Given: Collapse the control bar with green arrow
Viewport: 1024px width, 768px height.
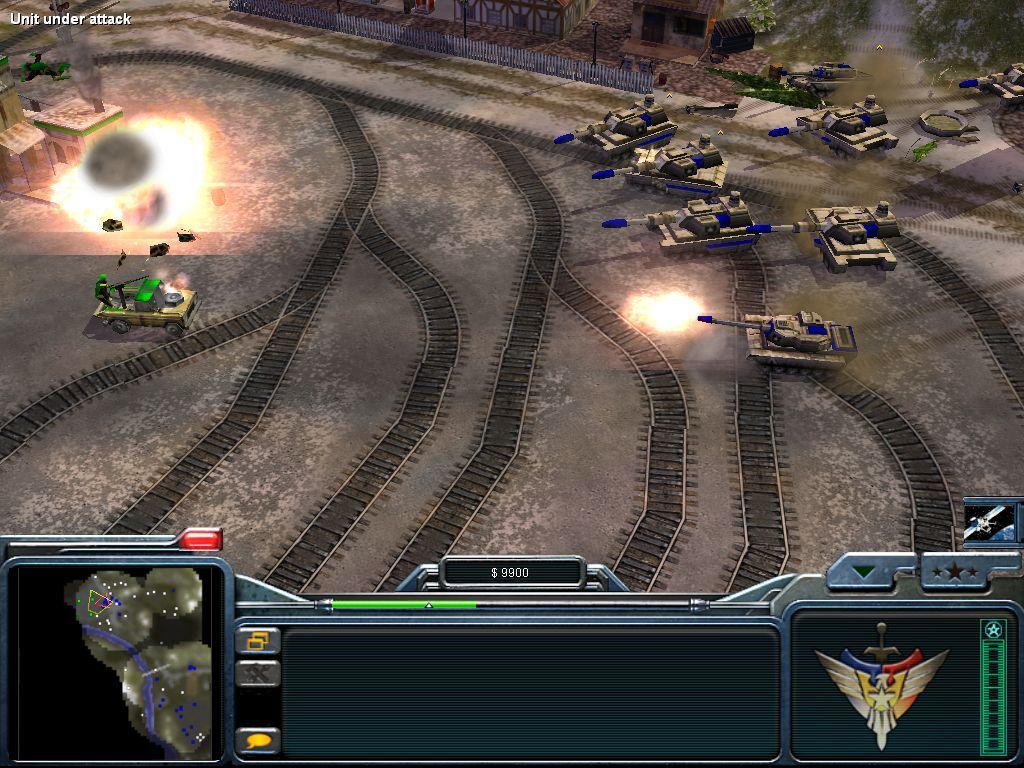Looking at the screenshot, I should coord(864,573).
